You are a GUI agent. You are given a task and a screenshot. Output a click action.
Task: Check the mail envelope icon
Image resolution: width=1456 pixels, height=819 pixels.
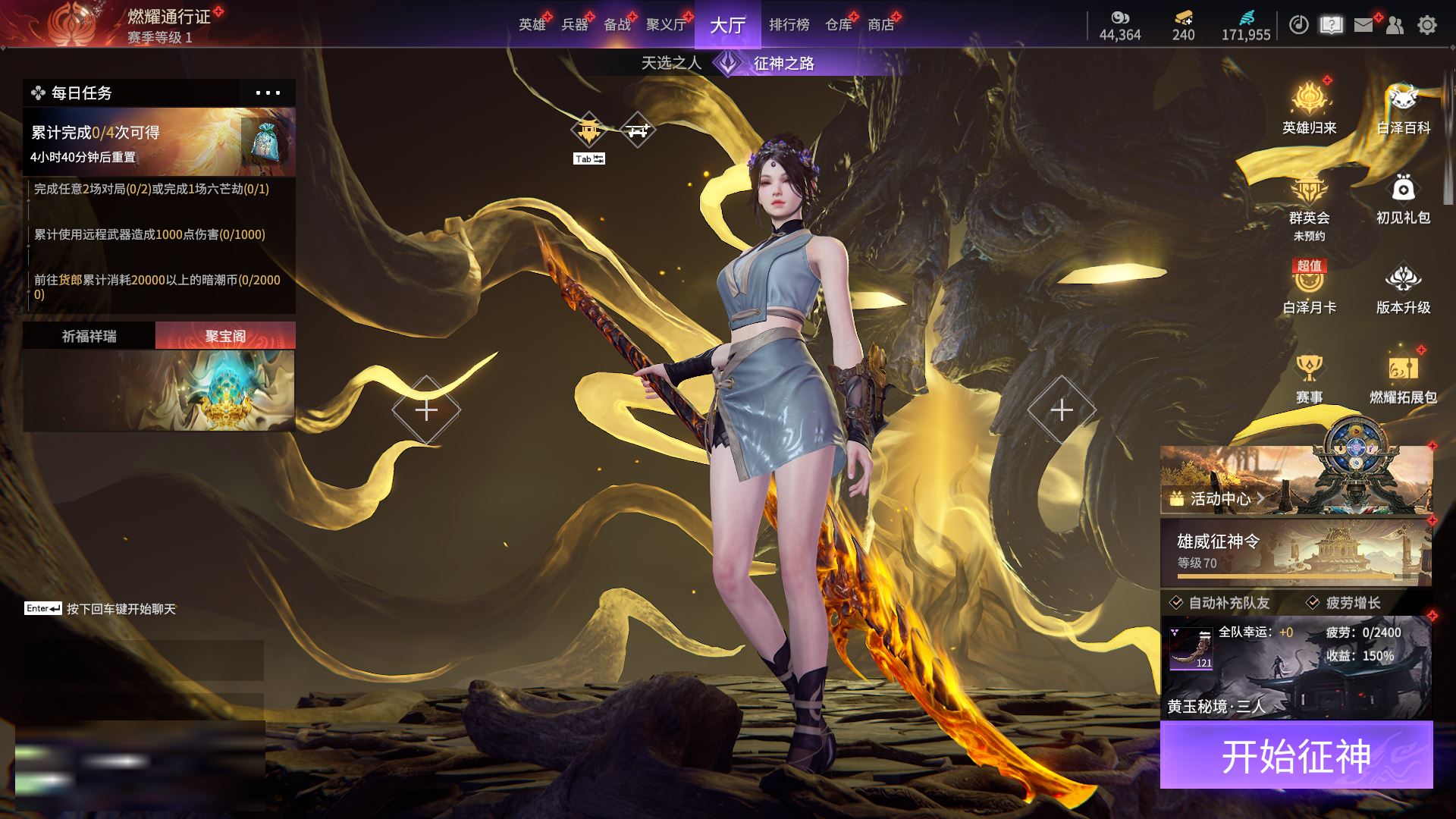(x=1363, y=25)
